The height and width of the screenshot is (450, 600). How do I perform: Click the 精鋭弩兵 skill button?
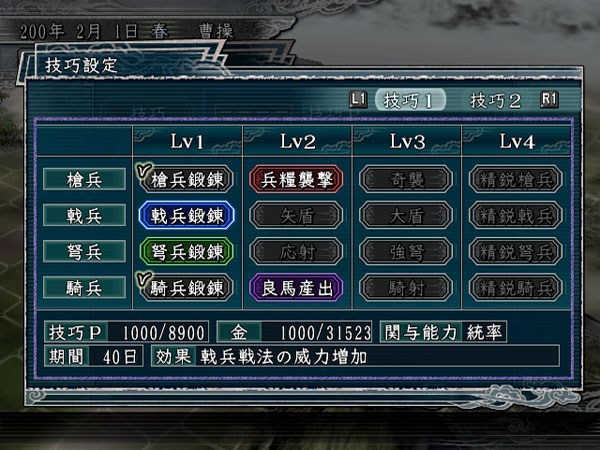tap(516, 251)
